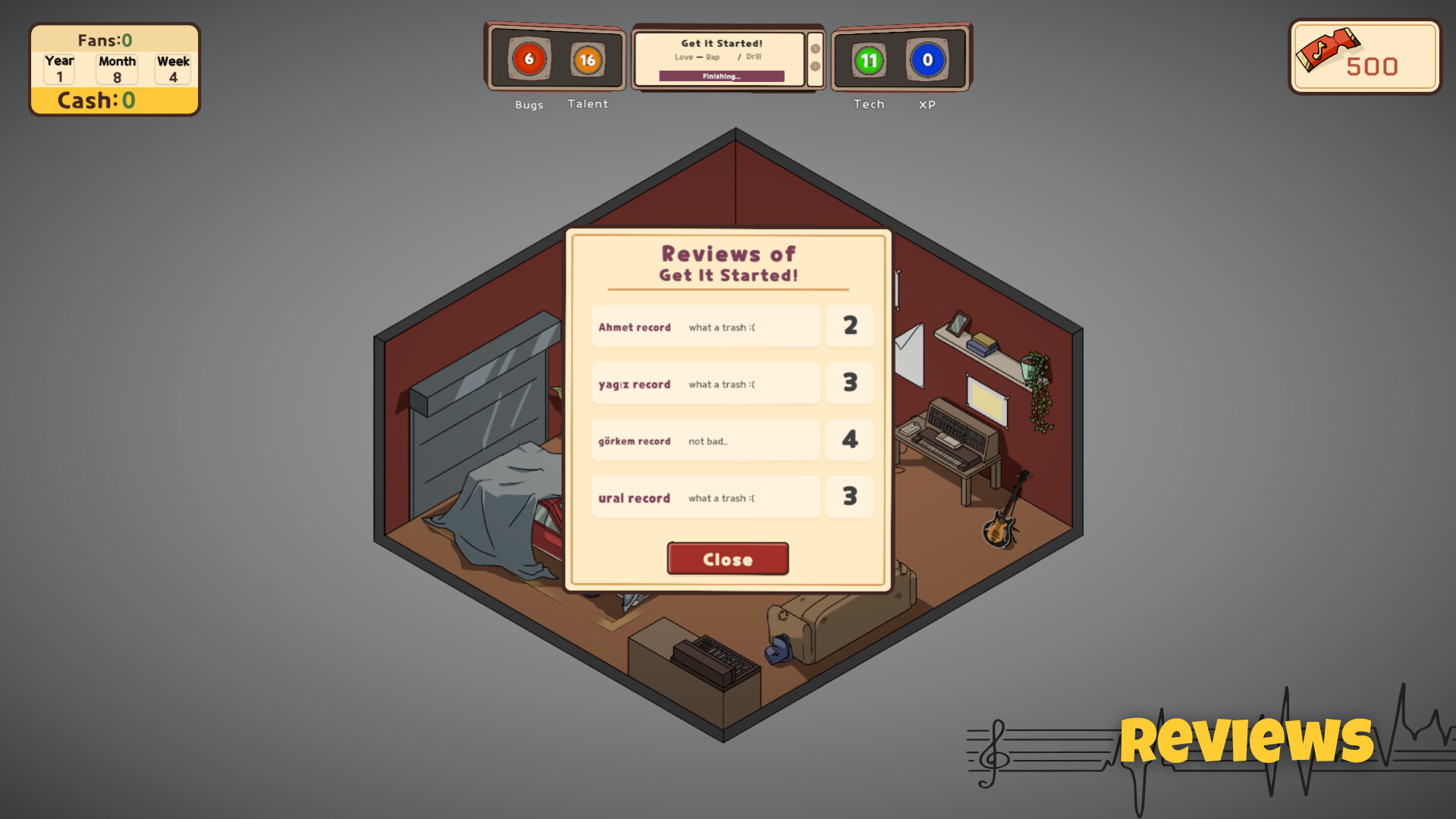Open the Get It Started! song panel
The image size is (1456, 819).
pos(722,43)
